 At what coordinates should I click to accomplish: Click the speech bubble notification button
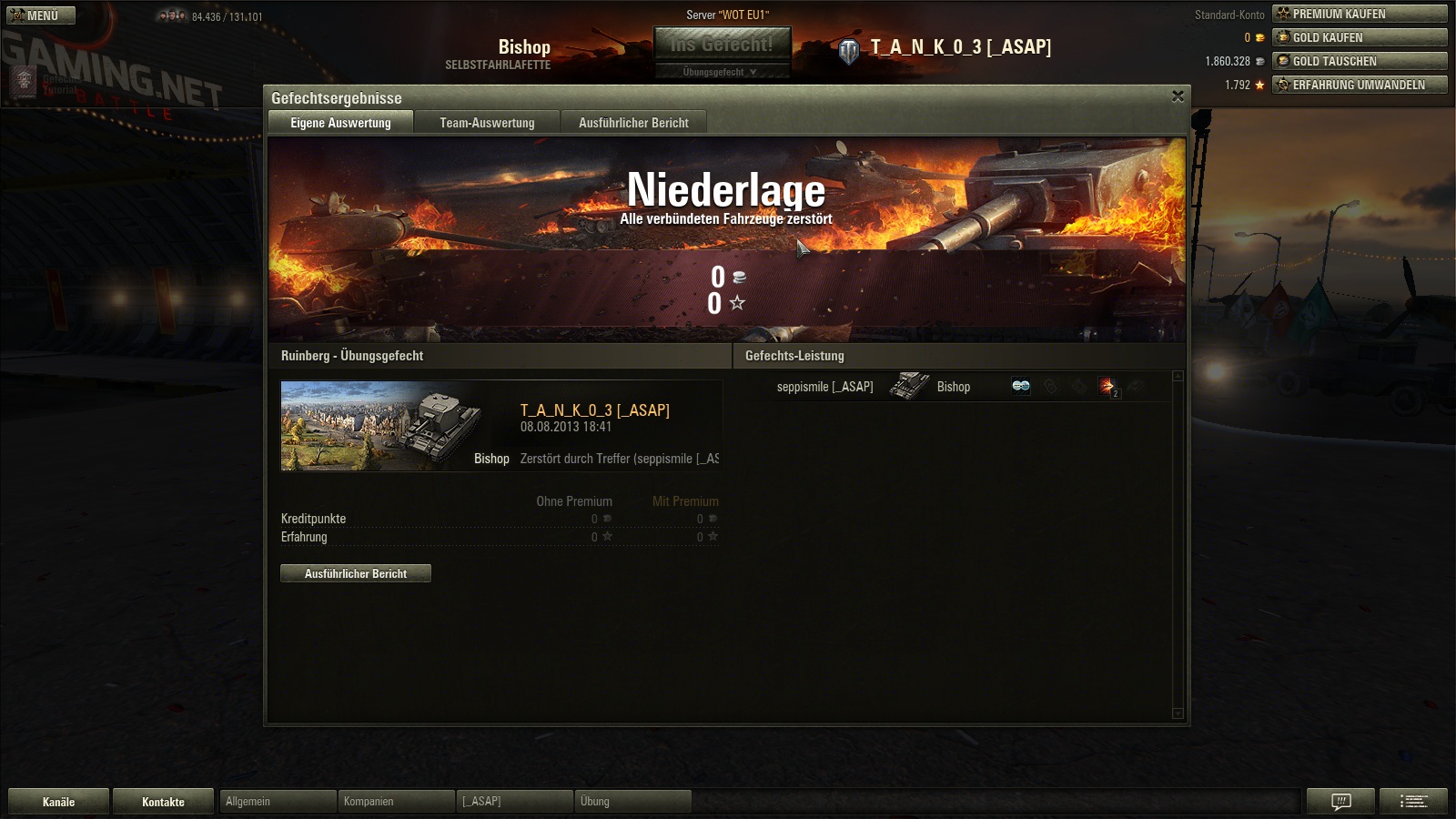pos(1340,802)
